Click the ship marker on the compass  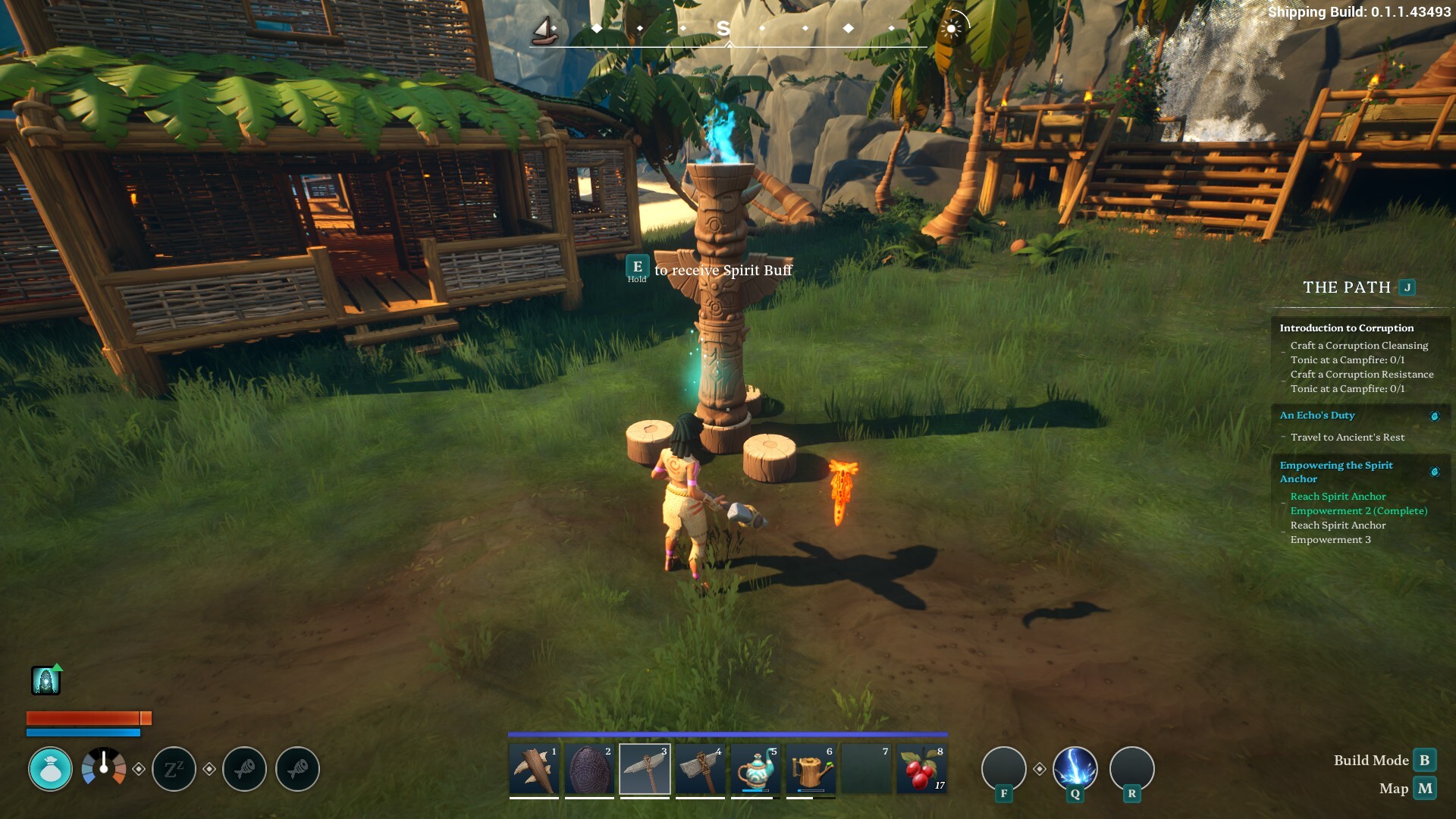(x=544, y=30)
